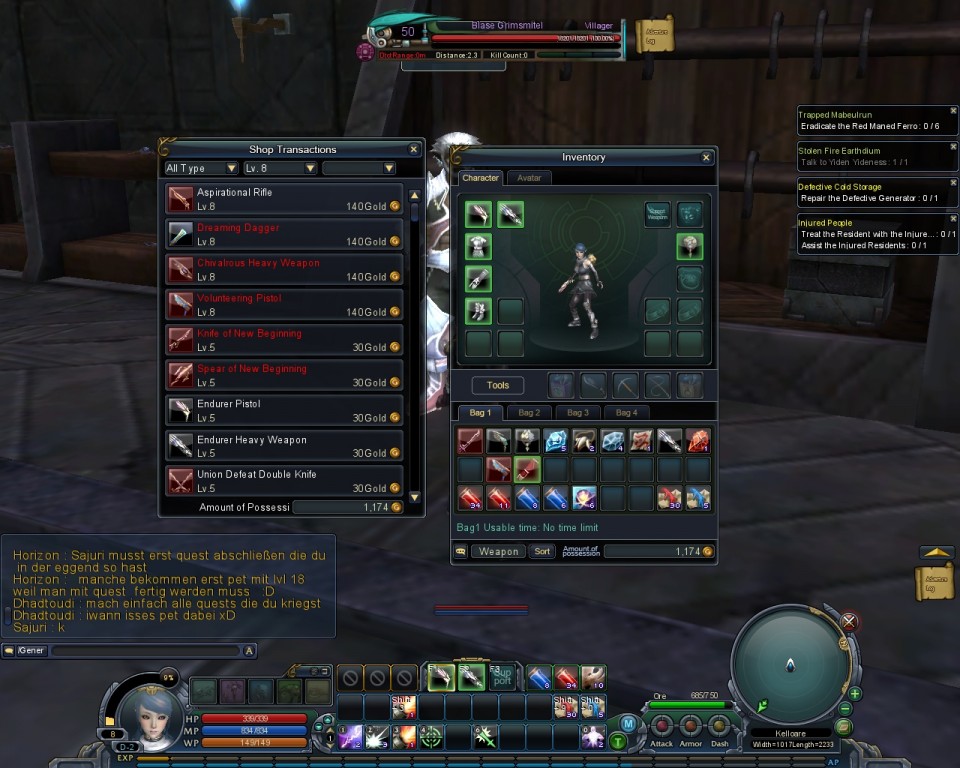The width and height of the screenshot is (960, 768).
Task: Pick Union Defeat Double Knife listing
Action: point(284,481)
